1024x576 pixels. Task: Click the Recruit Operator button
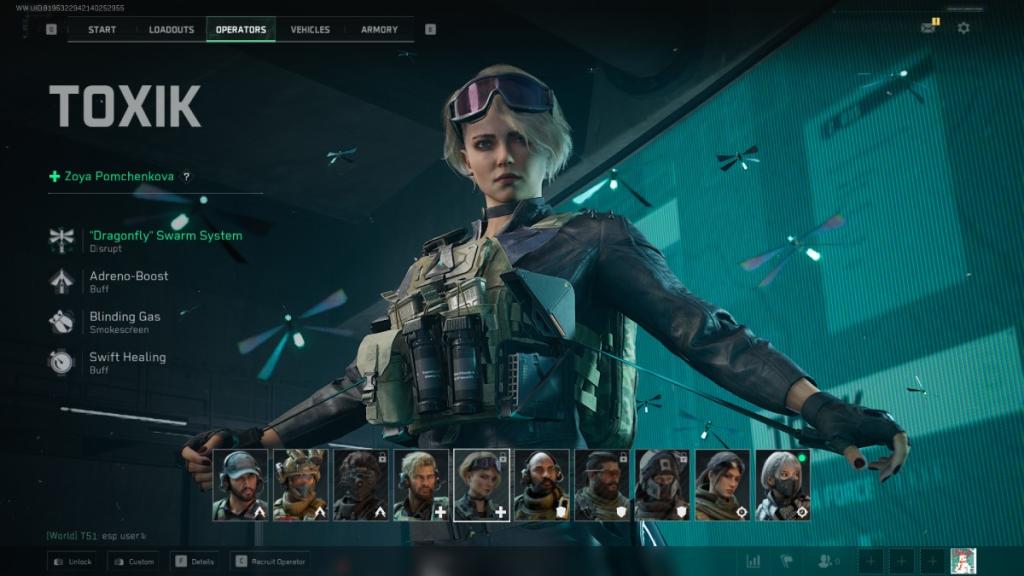(270, 561)
